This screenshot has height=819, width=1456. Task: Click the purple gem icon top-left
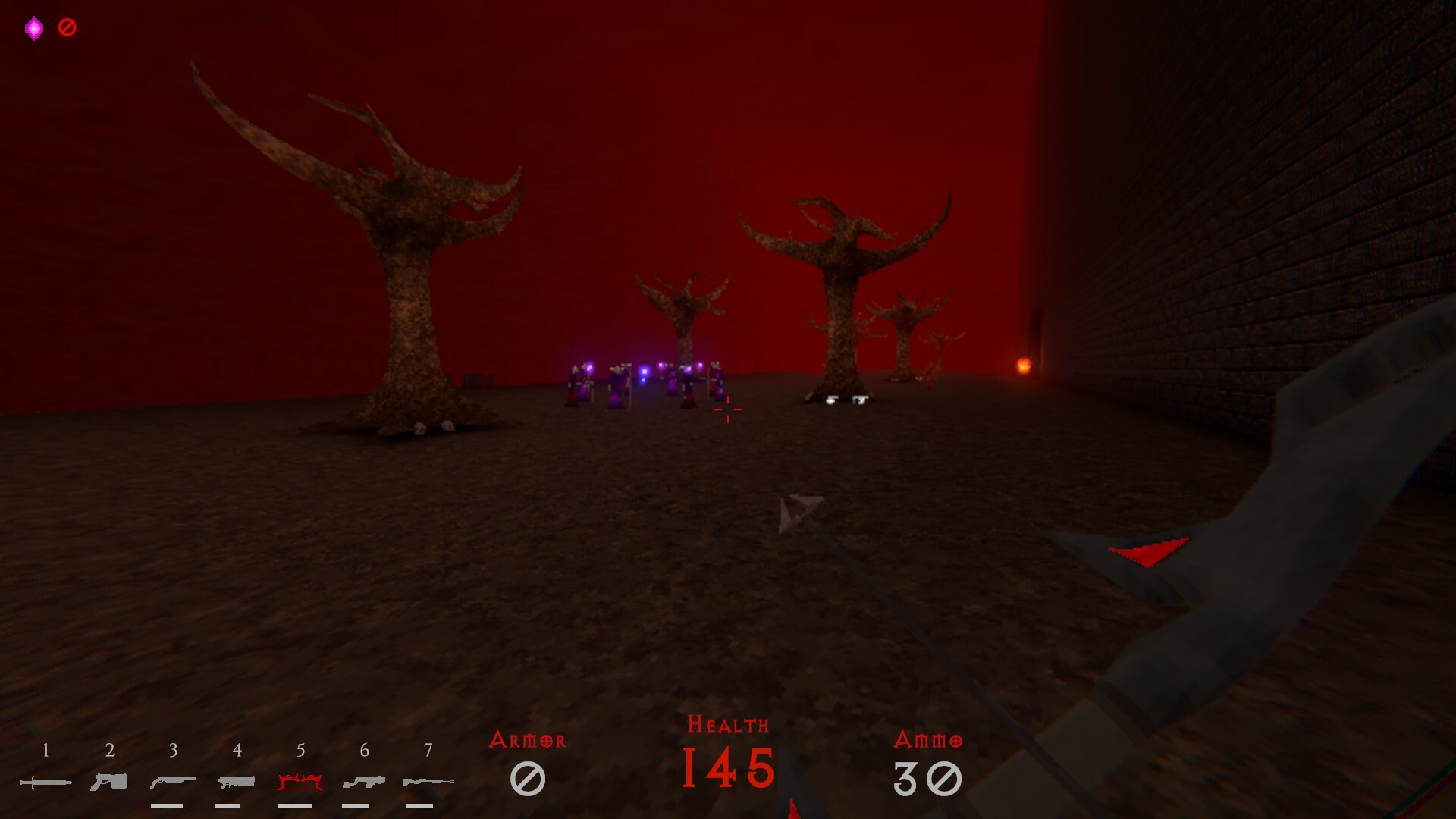[33, 28]
